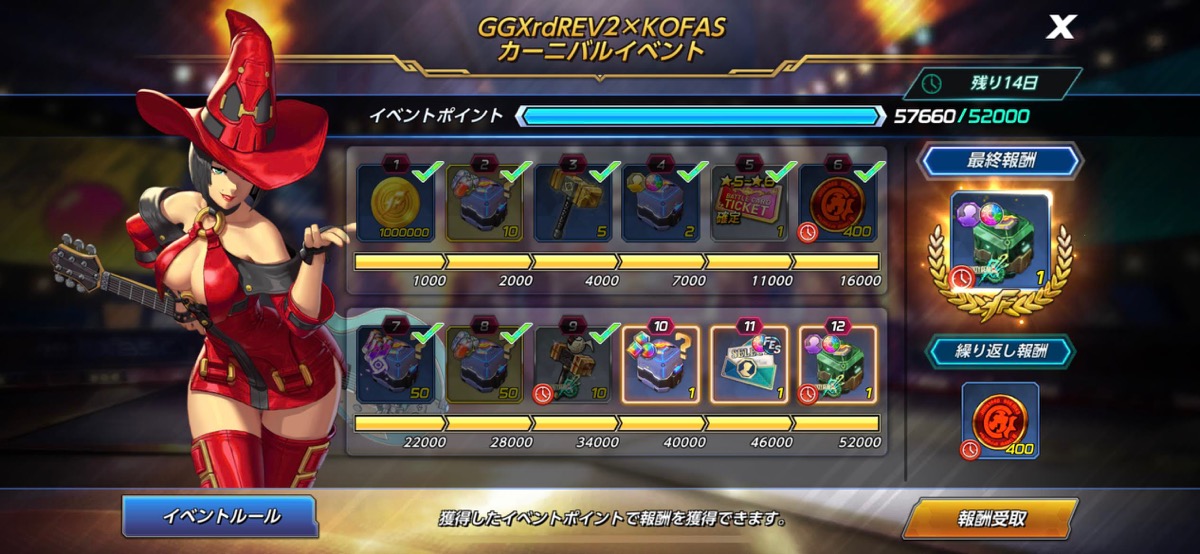
Task: Select reward 9 hammer with timer
Action: coord(575,367)
